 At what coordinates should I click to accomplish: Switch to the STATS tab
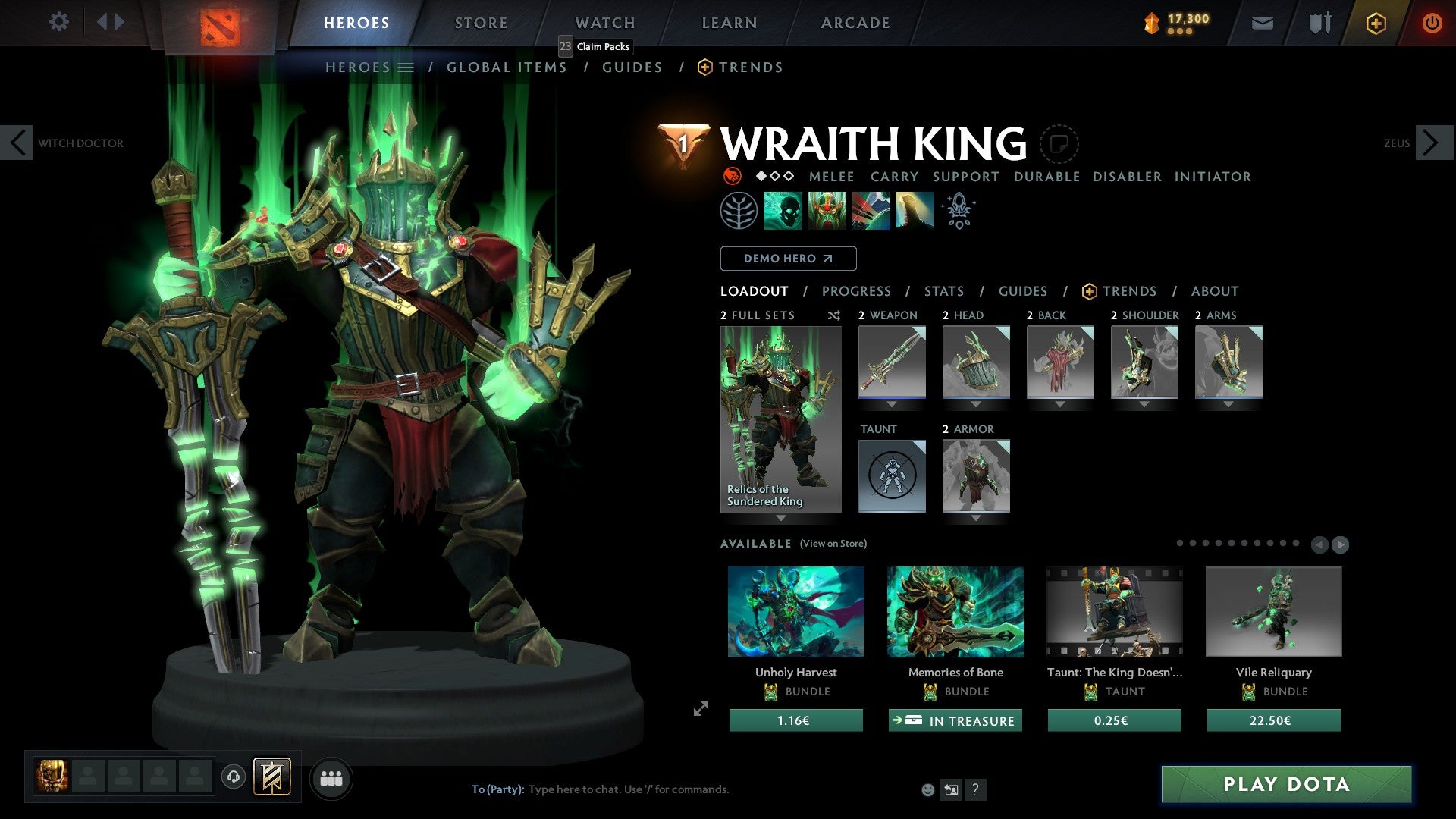pyautogui.click(x=943, y=290)
